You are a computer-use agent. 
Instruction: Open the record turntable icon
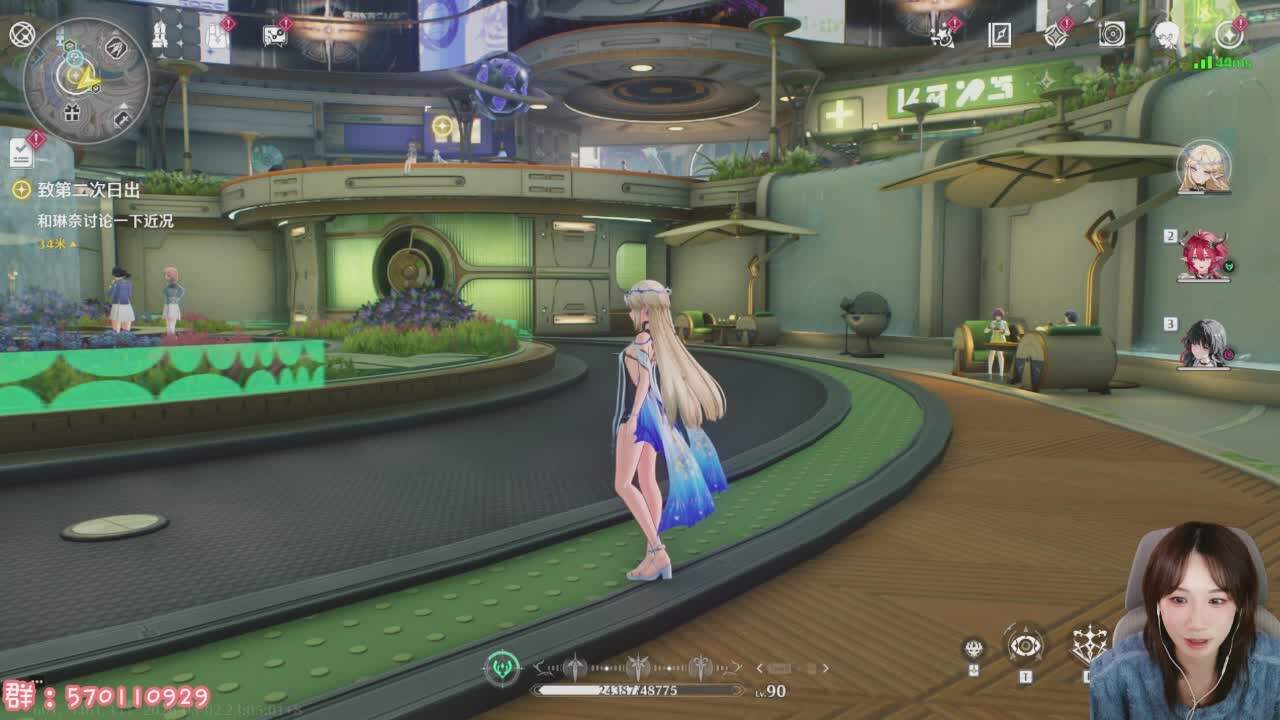(x=1111, y=36)
